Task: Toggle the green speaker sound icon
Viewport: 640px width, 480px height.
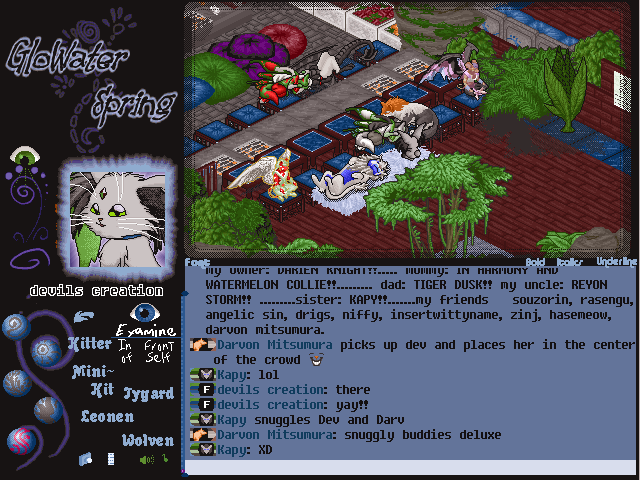Action: click(x=145, y=460)
